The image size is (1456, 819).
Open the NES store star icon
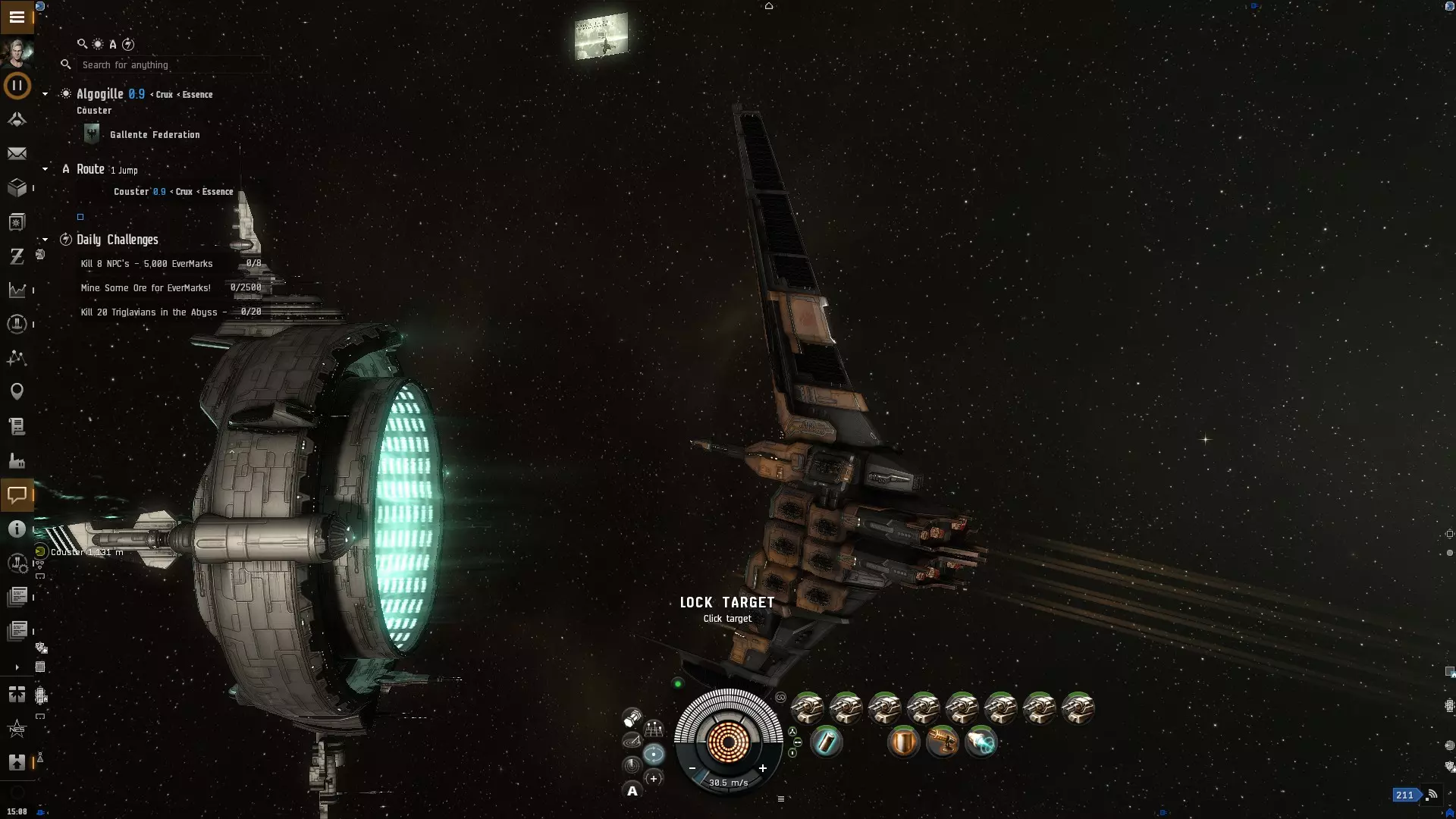point(17,729)
